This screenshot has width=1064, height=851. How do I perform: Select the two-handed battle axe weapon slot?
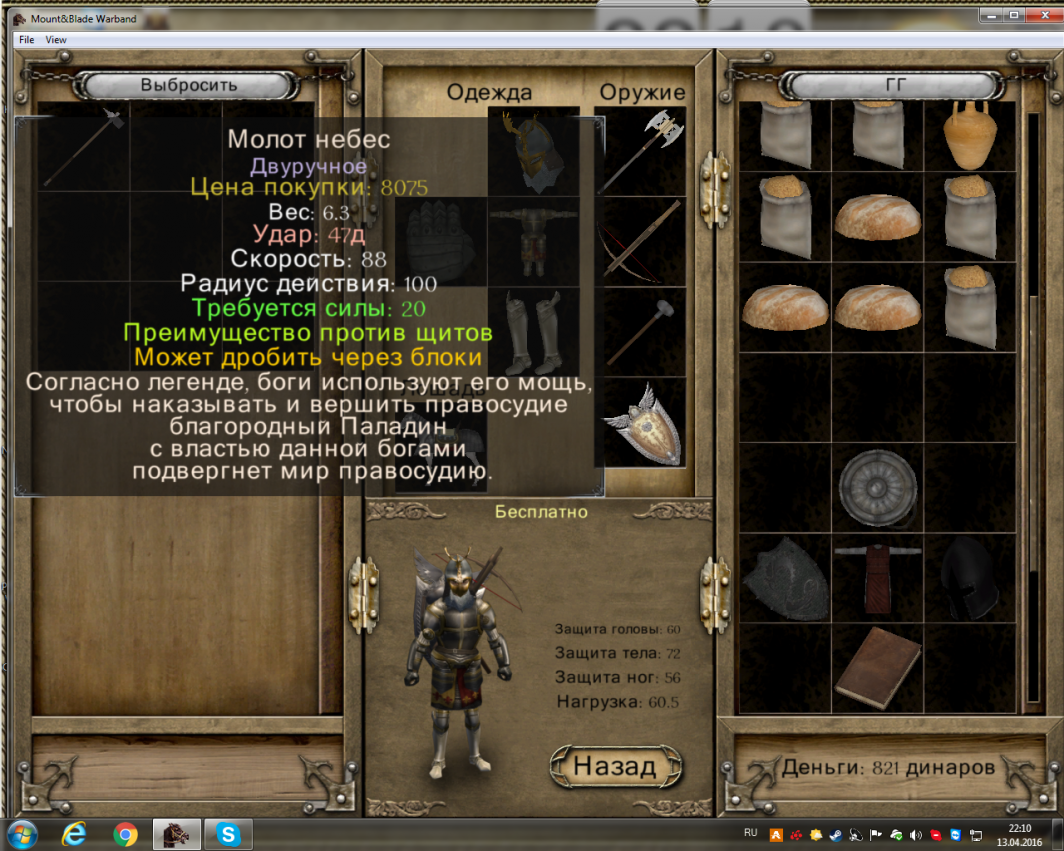click(645, 152)
